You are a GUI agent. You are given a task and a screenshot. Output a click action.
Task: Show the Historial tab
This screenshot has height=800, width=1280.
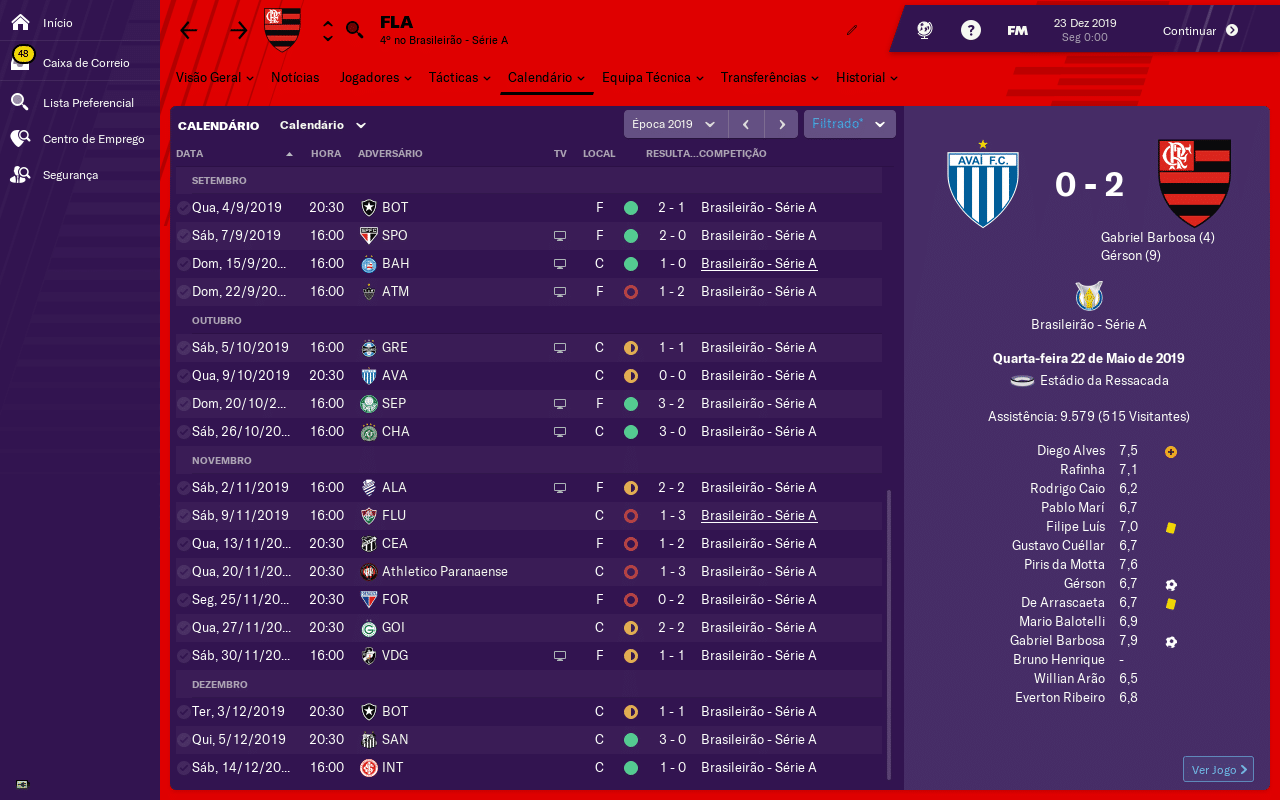[866, 77]
